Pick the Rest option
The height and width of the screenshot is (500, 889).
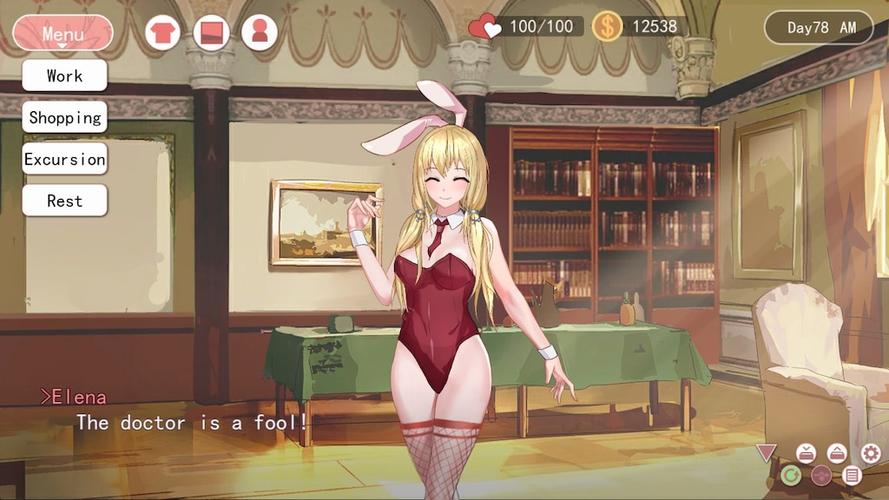pos(65,201)
